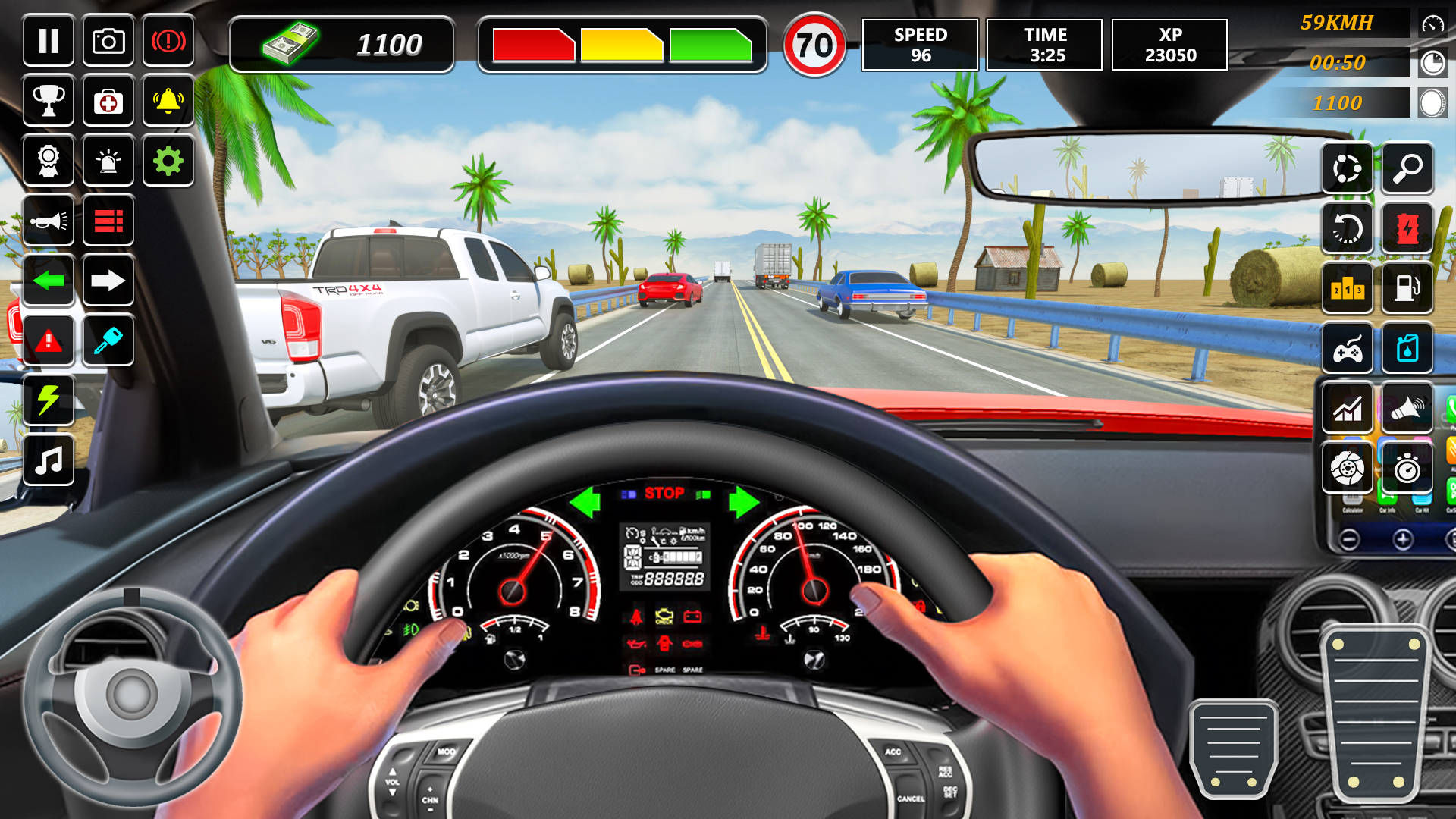Check the red-yellow-green health bar
1456x819 pixels.
[x=622, y=44]
